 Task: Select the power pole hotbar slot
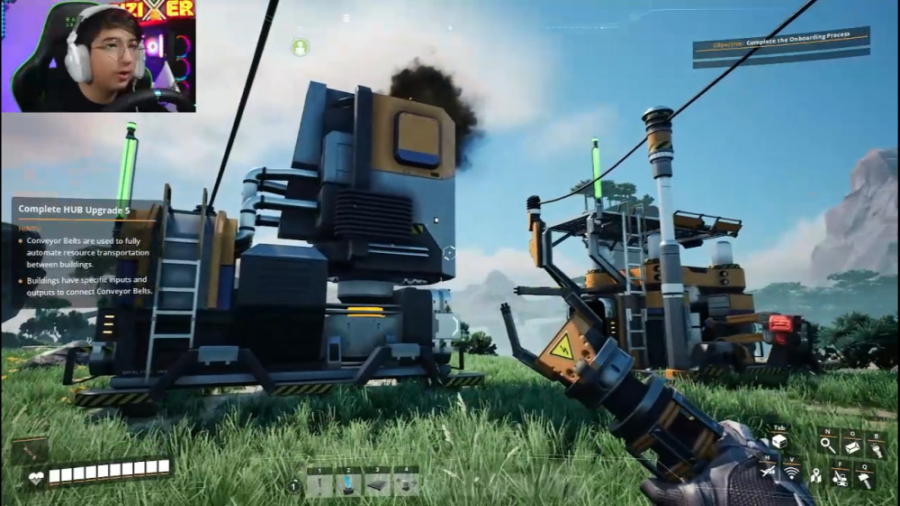coord(320,484)
